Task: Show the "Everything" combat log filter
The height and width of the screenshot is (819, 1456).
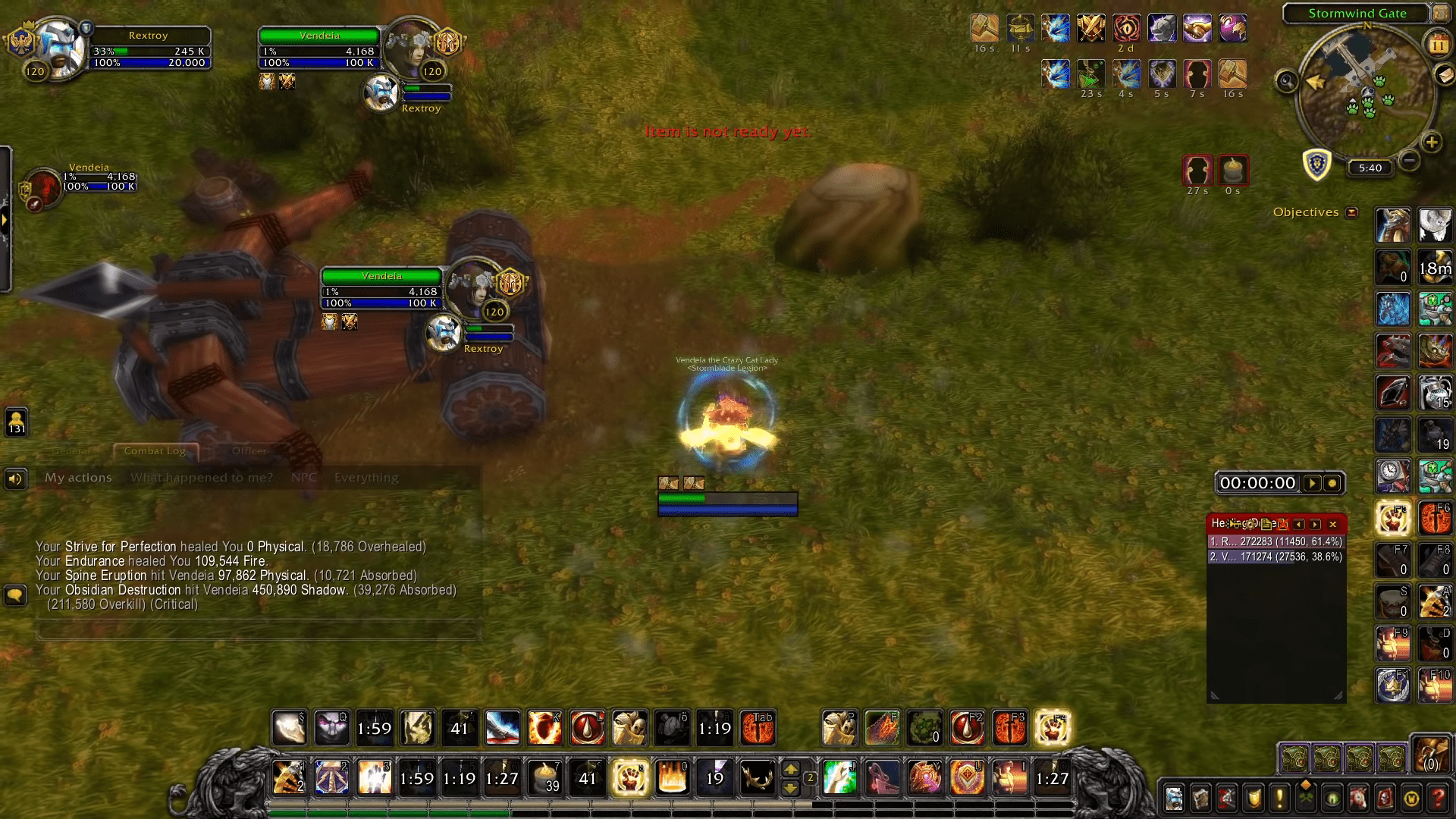Action: tap(366, 478)
